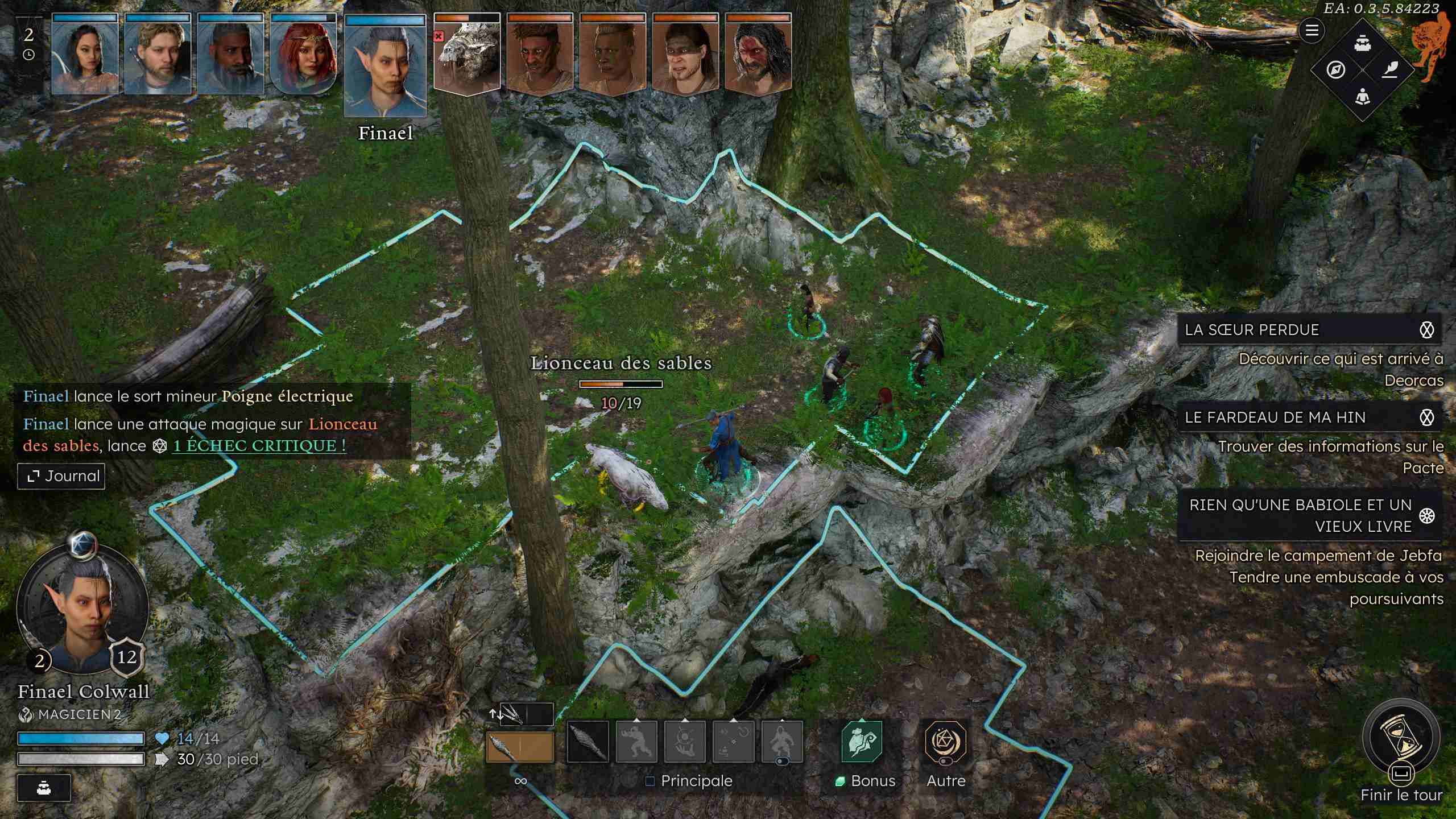Open the Journal combat log
The image size is (1456, 819).
point(61,476)
